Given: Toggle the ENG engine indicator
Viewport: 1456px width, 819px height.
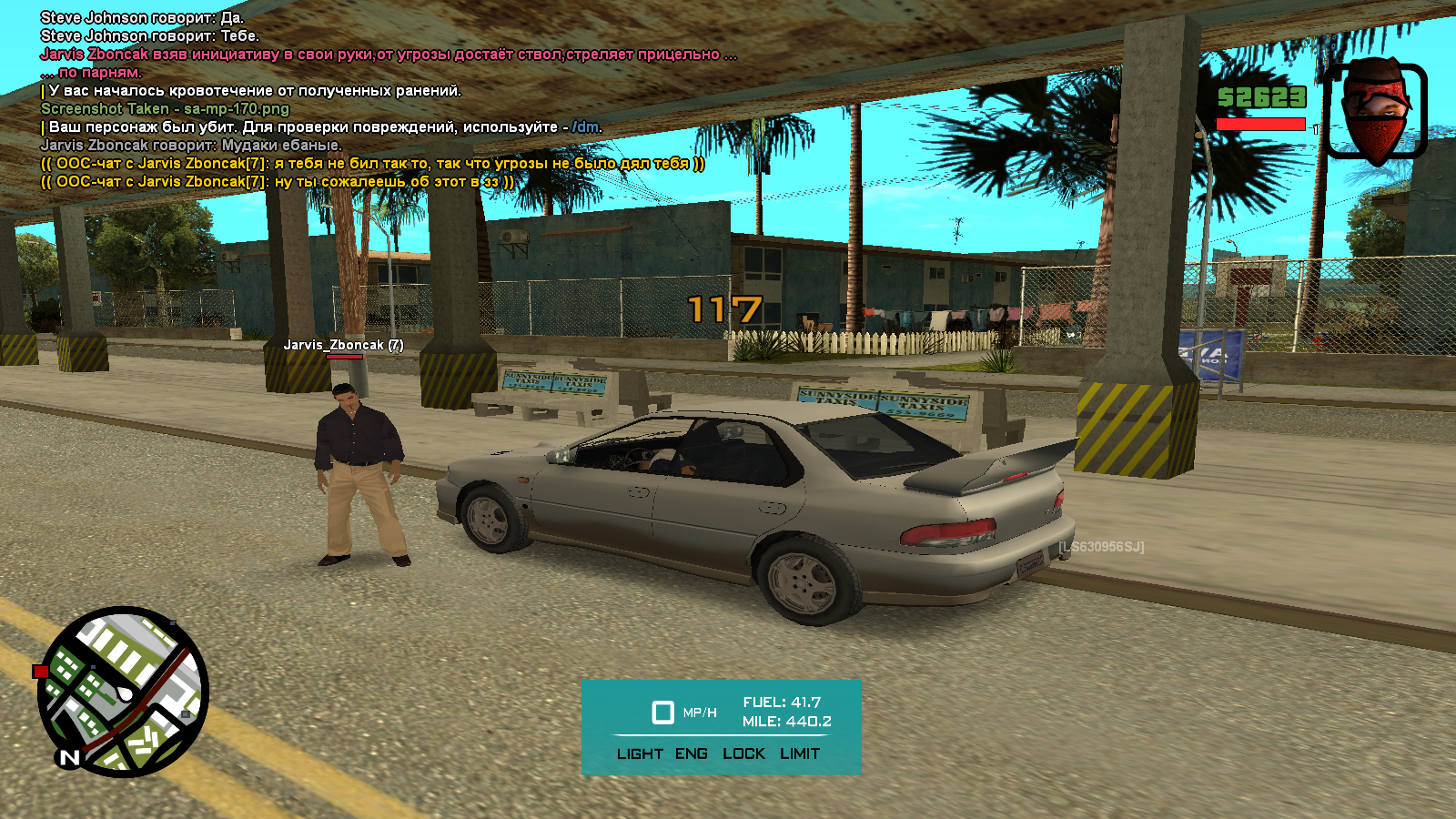Looking at the screenshot, I should pyautogui.click(x=692, y=753).
